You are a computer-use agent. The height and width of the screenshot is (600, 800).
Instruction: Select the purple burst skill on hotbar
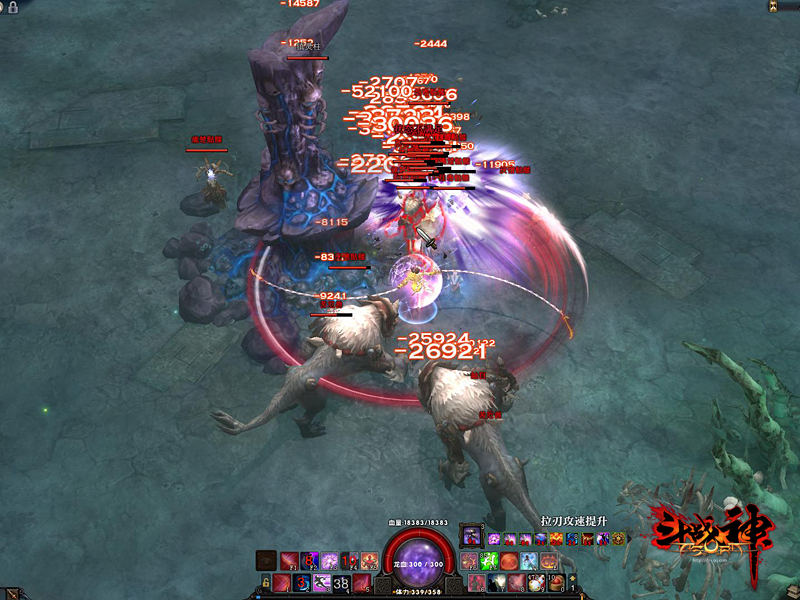click(x=328, y=561)
